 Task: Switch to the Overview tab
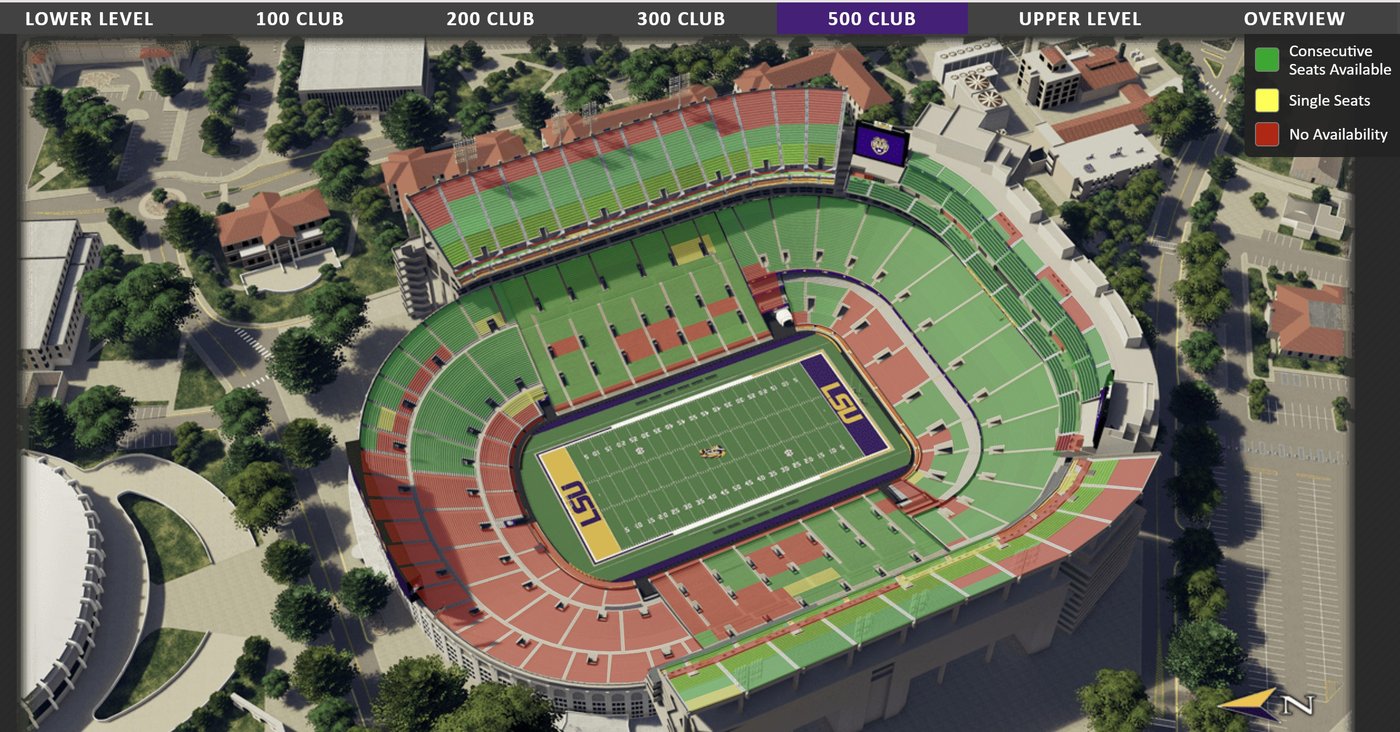pos(1294,19)
